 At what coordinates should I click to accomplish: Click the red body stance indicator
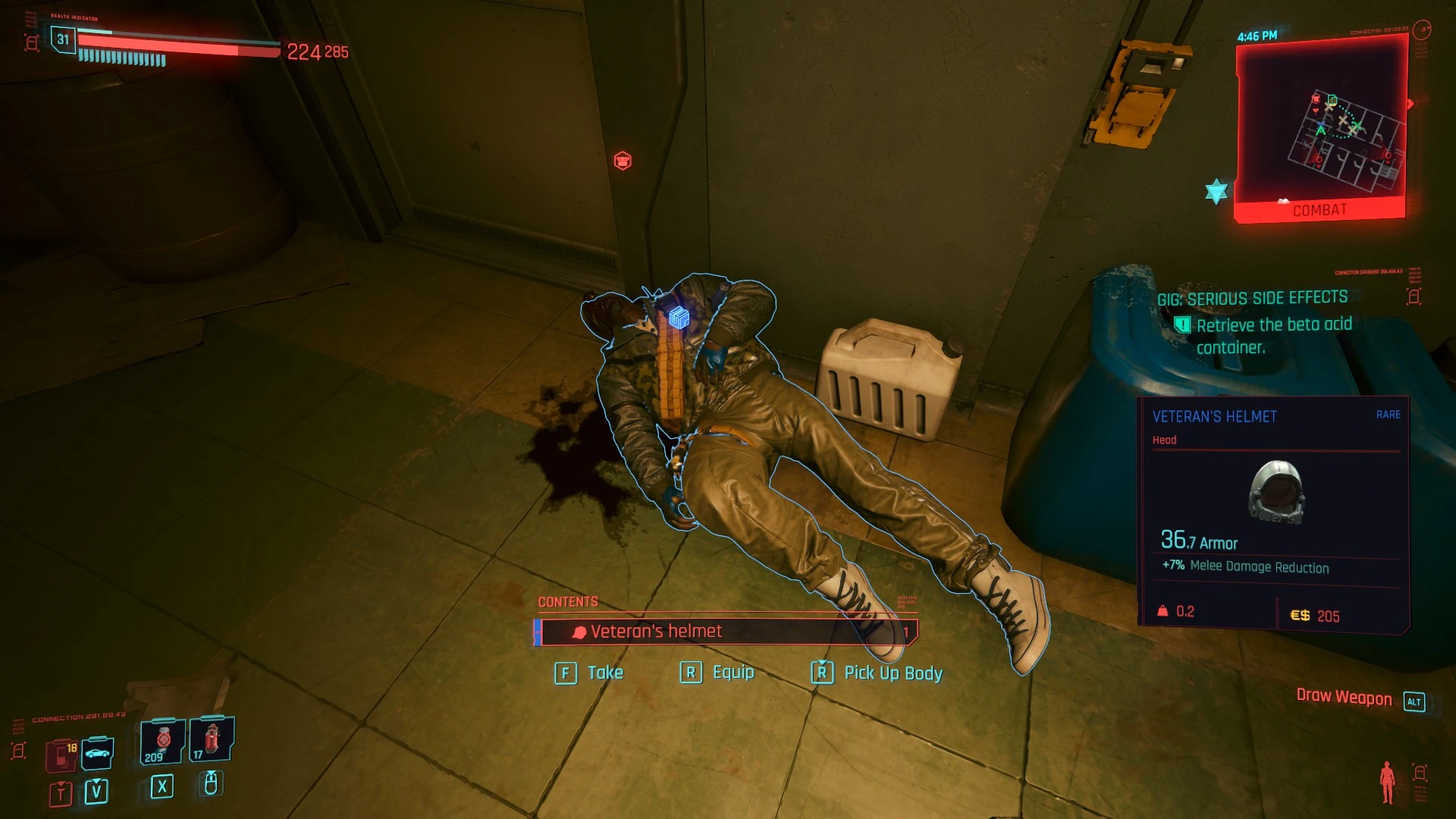coord(1387,782)
